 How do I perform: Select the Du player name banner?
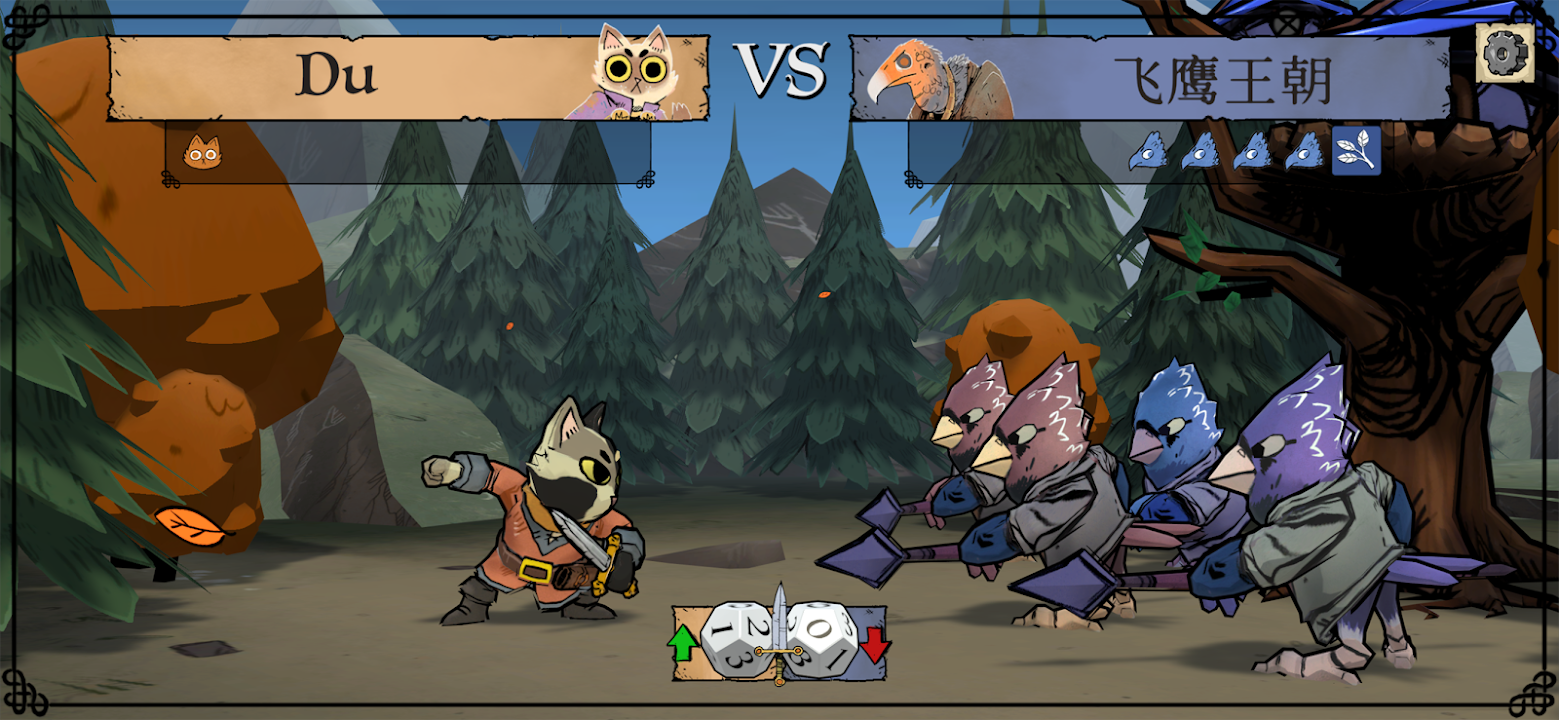pos(335,76)
